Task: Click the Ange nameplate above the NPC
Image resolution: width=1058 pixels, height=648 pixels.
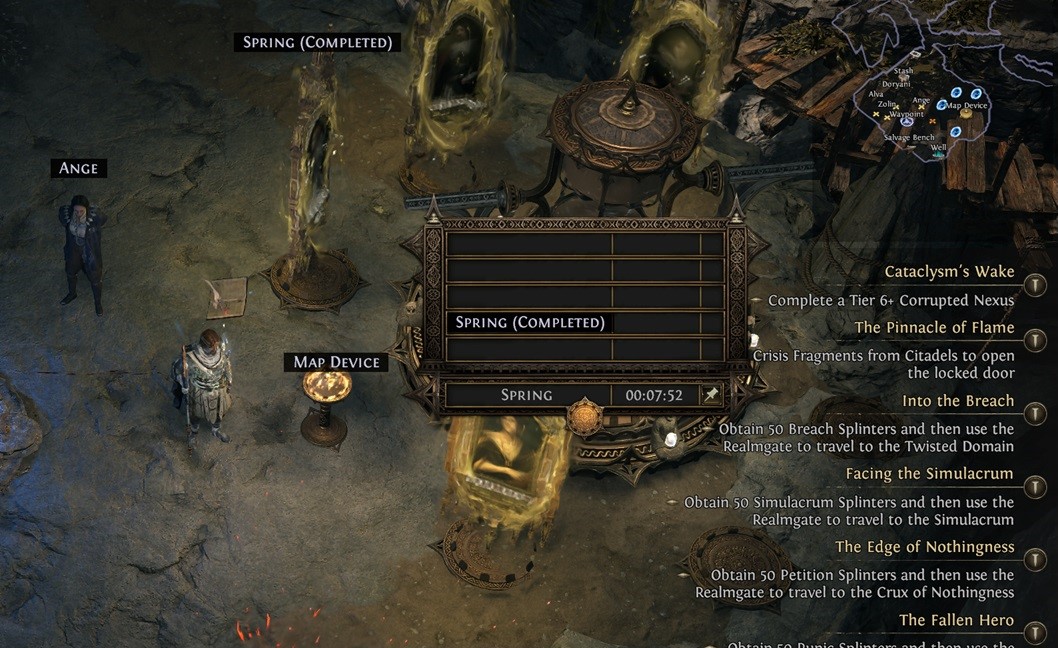Action: (79, 168)
